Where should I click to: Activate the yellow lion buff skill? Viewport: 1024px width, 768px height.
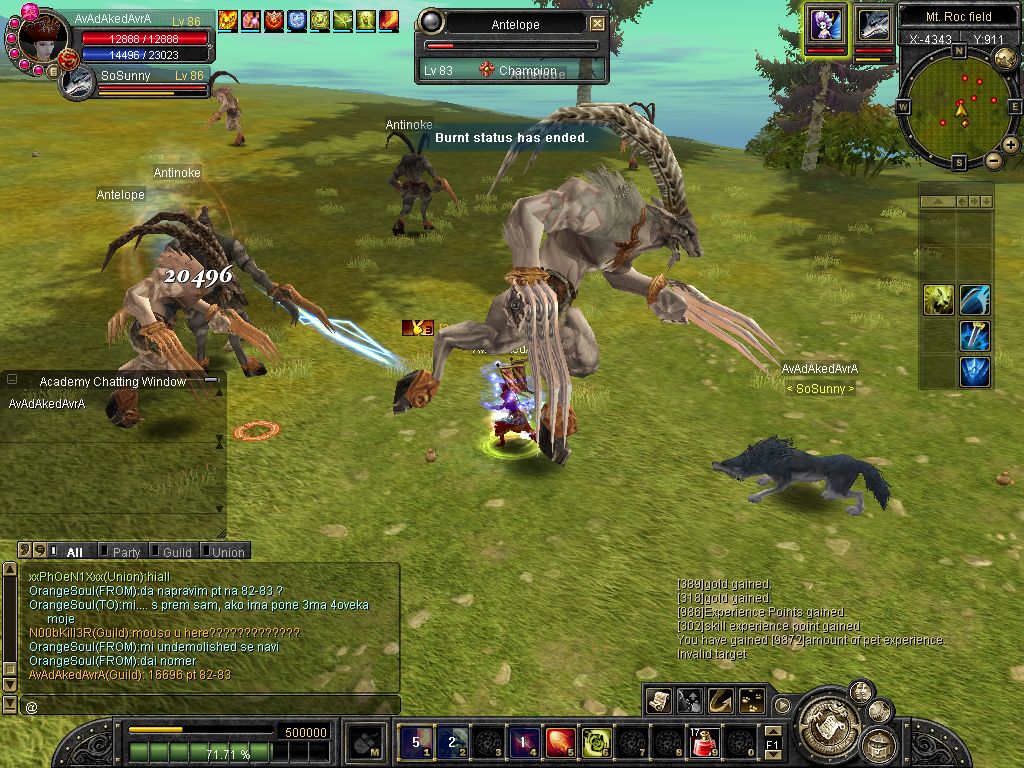point(937,299)
